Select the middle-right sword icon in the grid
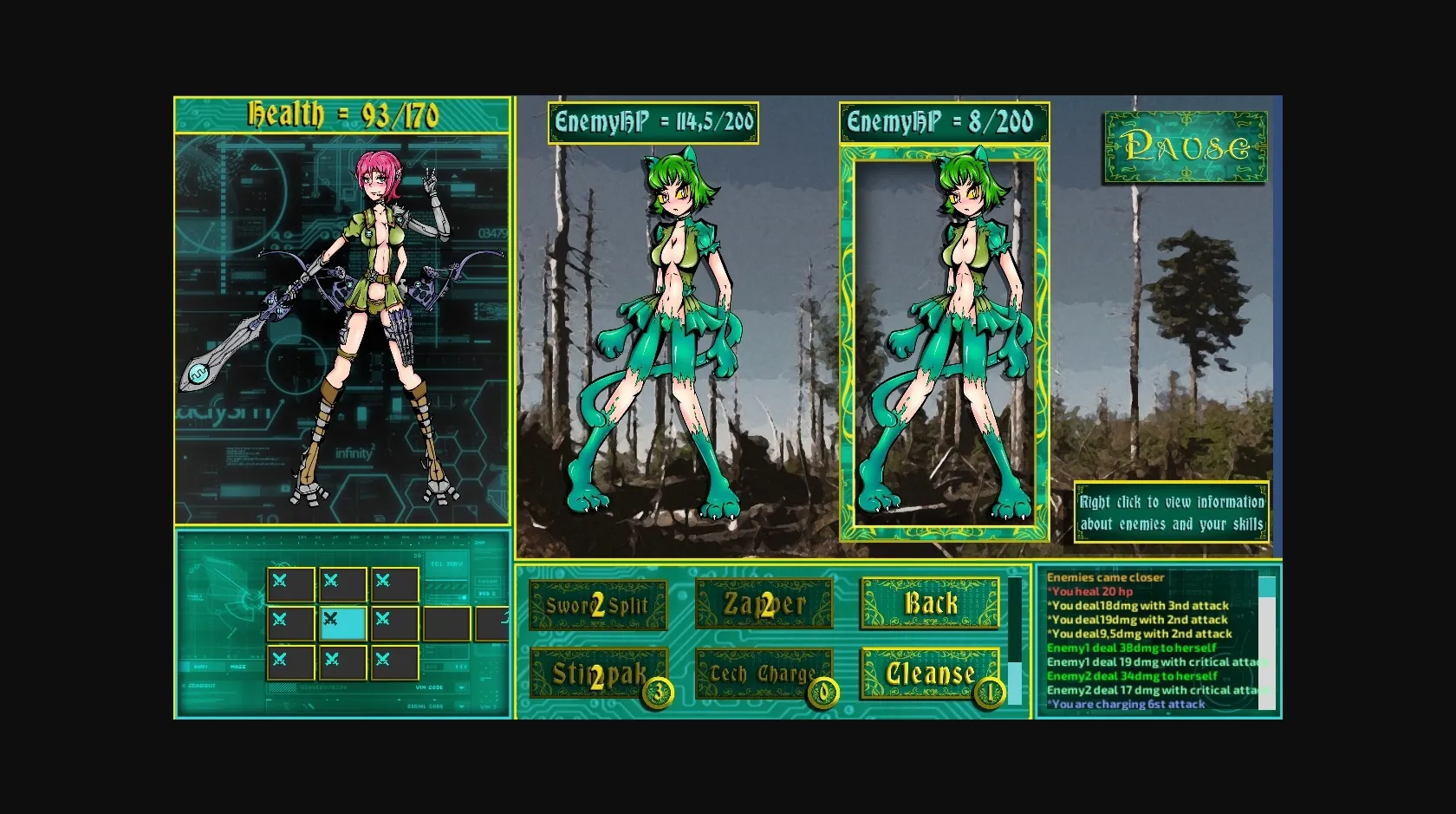The height and width of the screenshot is (814, 1456). pyautogui.click(x=395, y=622)
